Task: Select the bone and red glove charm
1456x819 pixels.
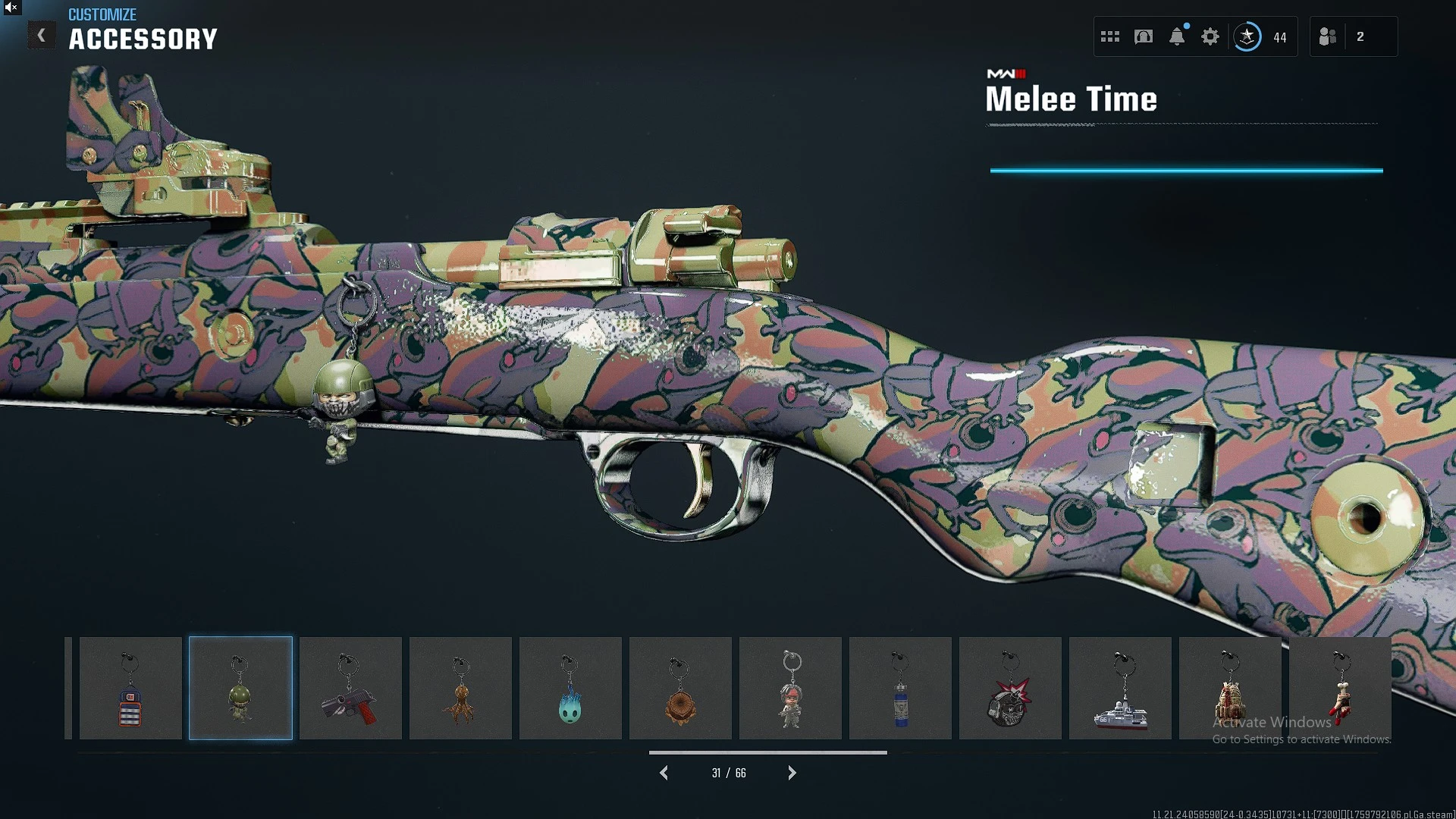Action: point(1340,689)
